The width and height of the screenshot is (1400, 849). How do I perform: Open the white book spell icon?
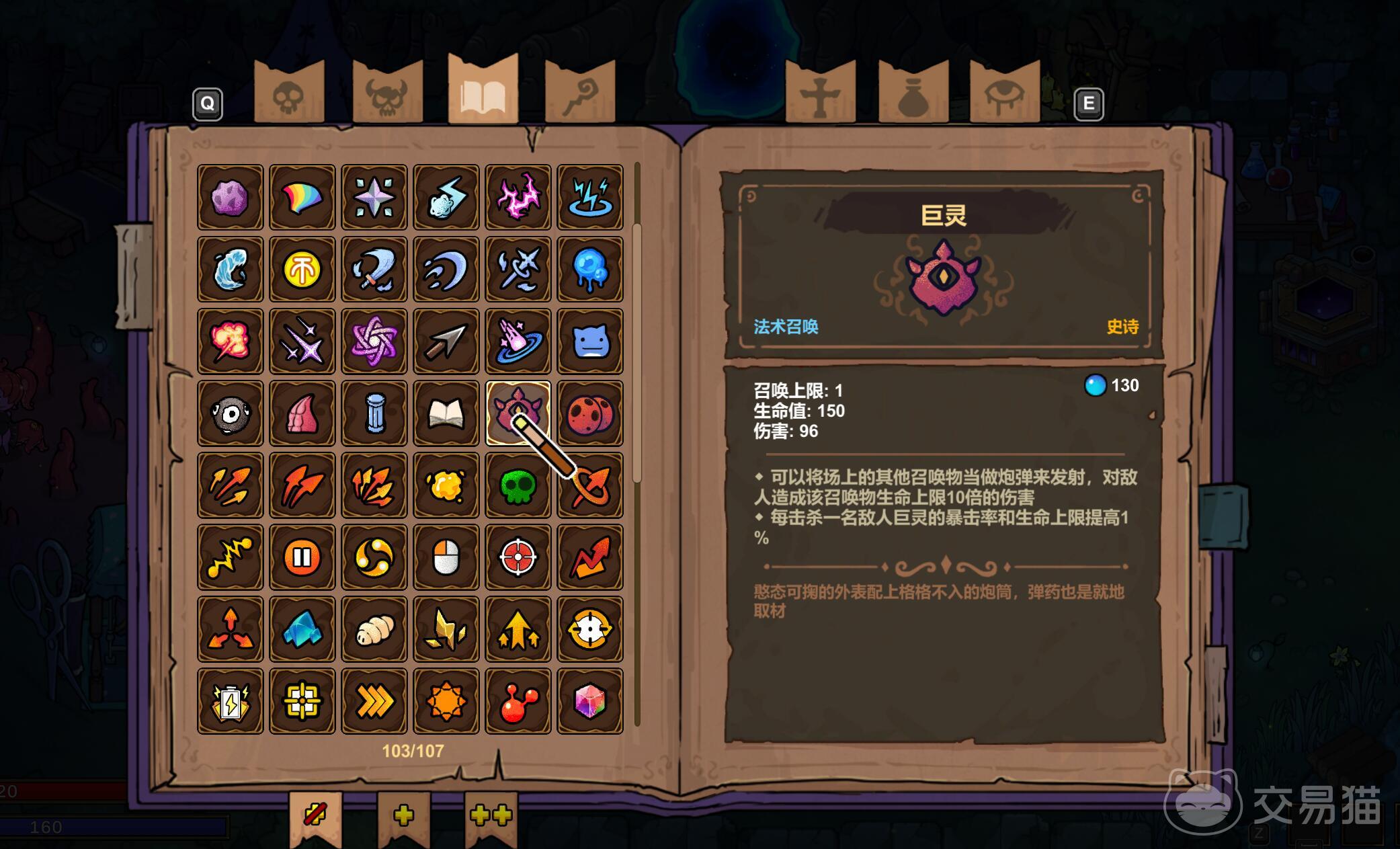point(446,413)
